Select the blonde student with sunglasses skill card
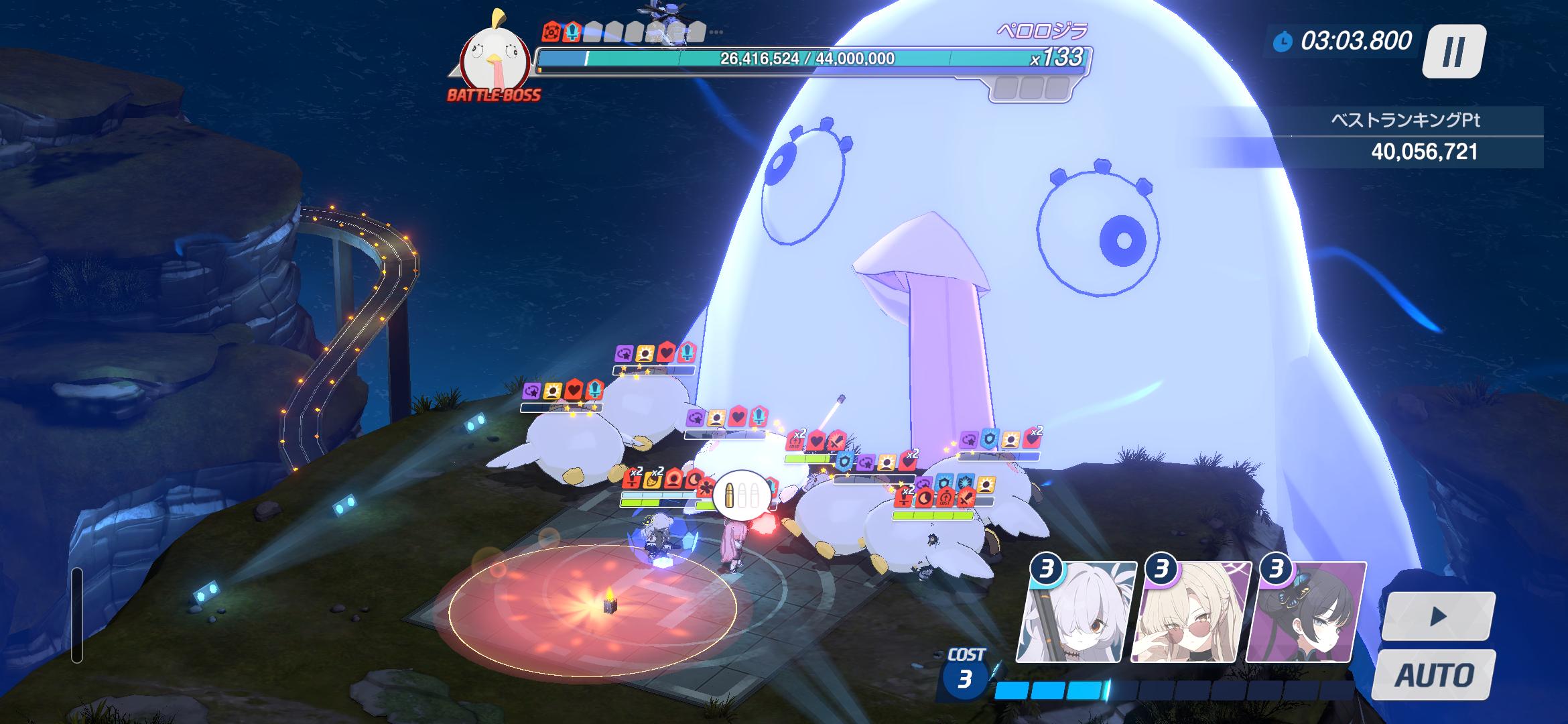The image size is (1568, 724). (1191, 613)
